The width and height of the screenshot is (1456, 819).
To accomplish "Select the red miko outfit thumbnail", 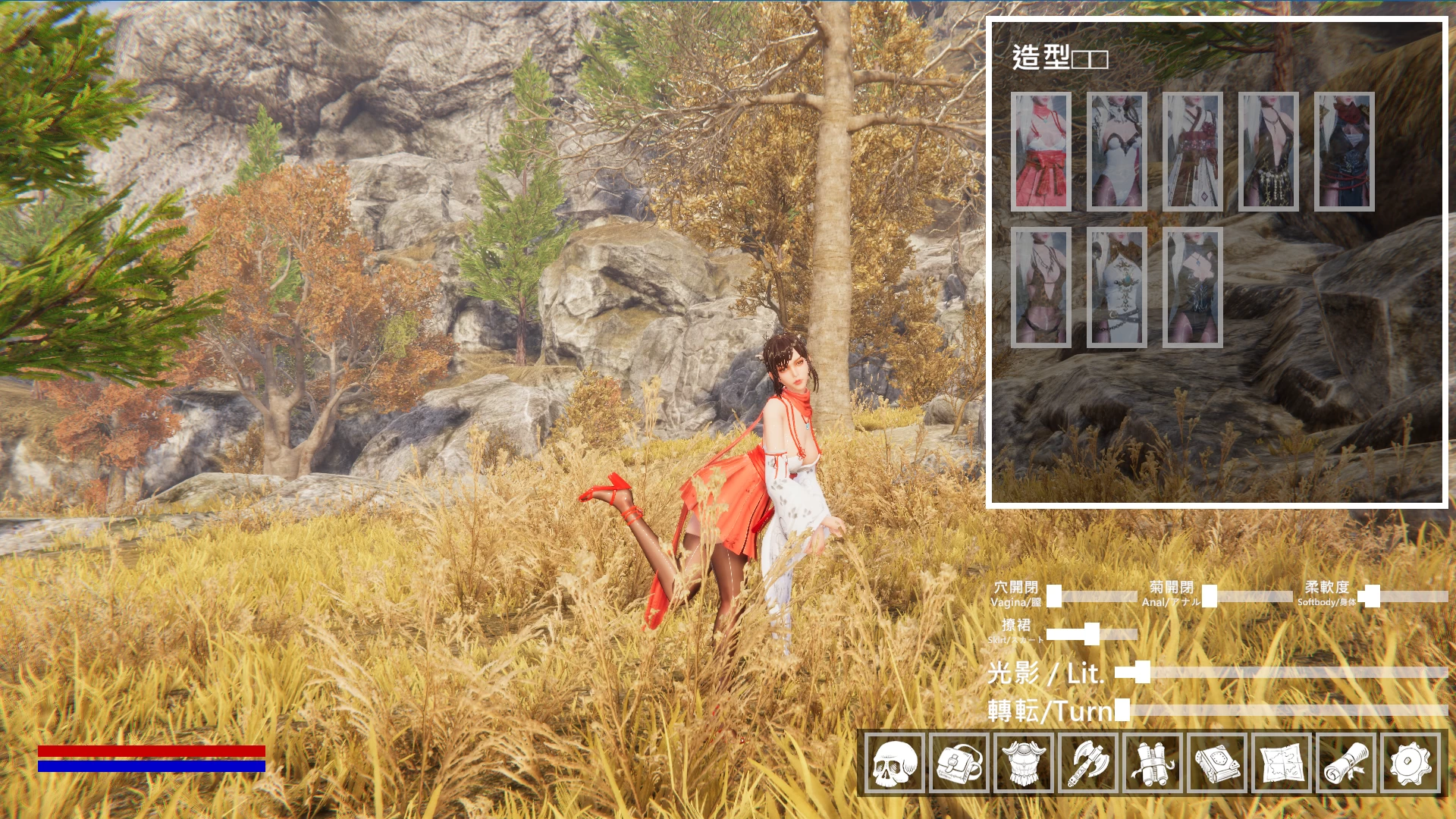I will point(1042,152).
